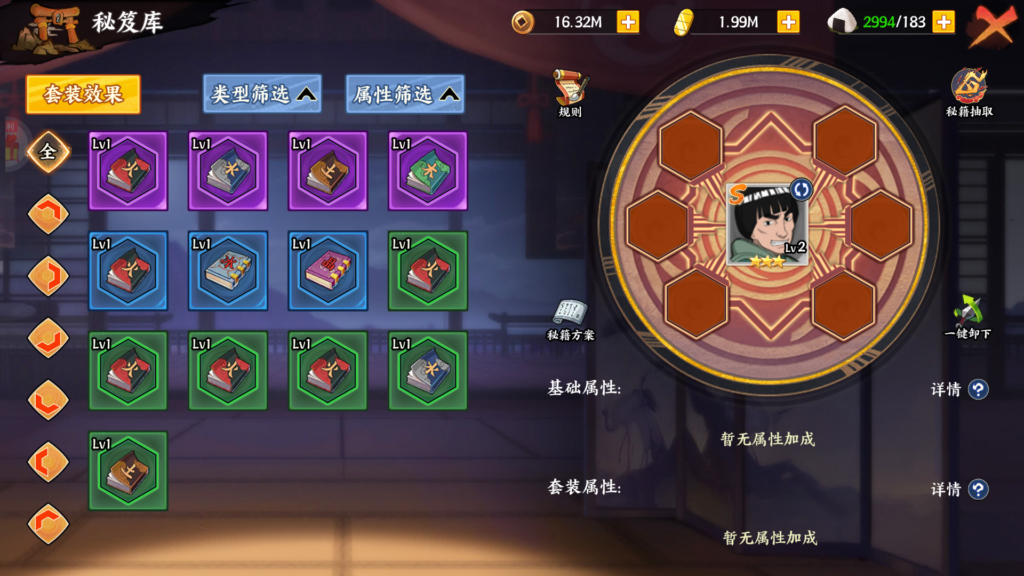
Task: Open the 套装效果 set effects button
Action: tap(83, 95)
